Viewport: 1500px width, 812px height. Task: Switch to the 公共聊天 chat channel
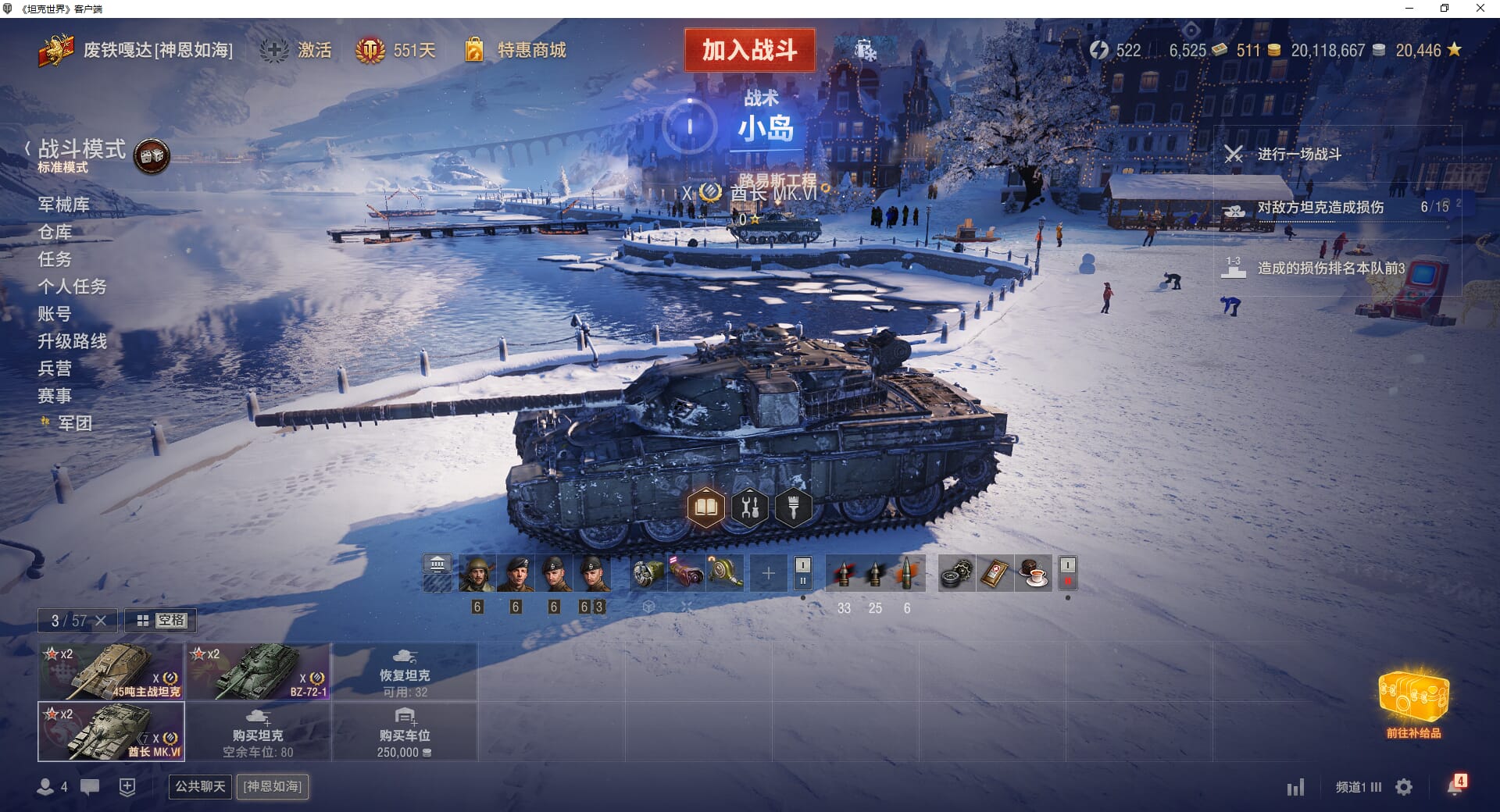pyautogui.click(x=200, y=786)
